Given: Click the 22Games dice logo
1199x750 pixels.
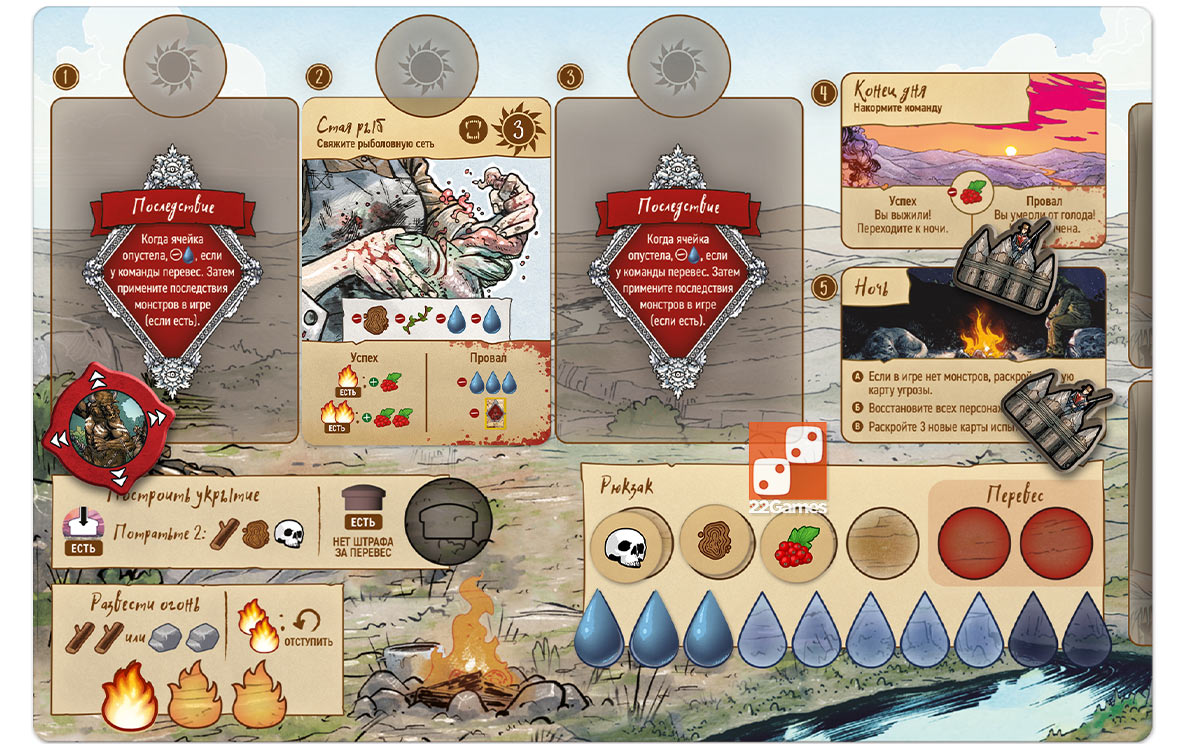Looking at the screenshot, I should click(788, 468).
